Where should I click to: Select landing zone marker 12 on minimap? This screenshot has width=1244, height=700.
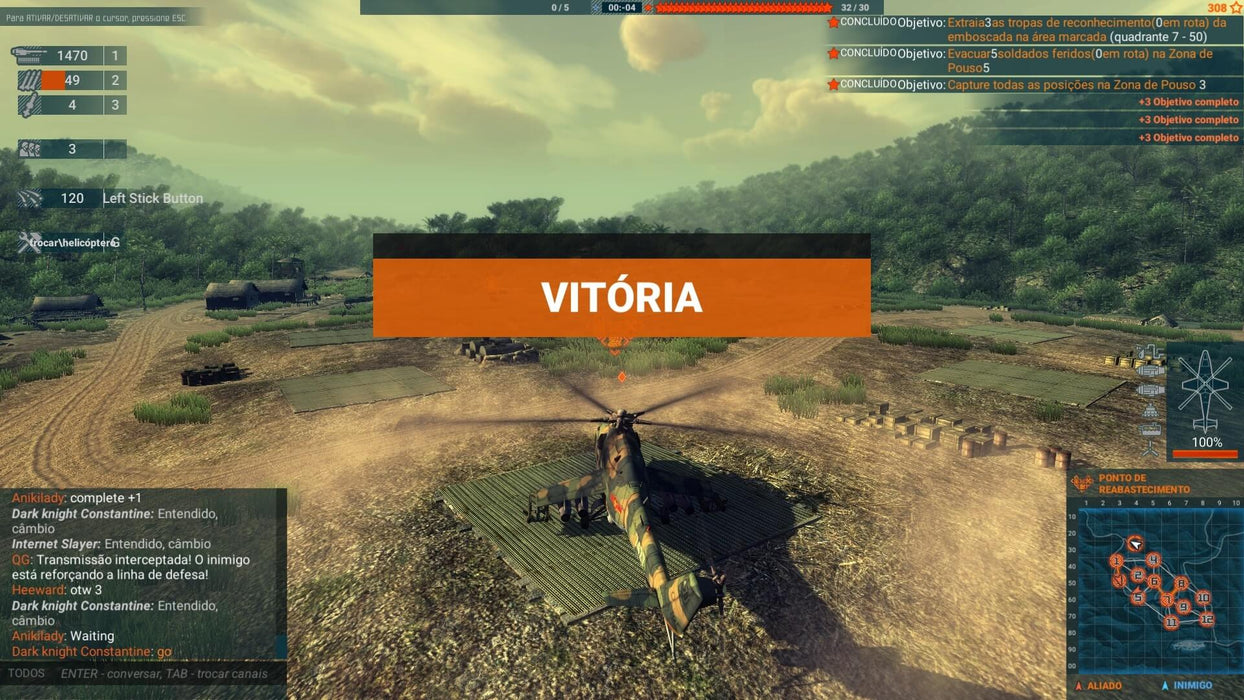pos(1207,618)
